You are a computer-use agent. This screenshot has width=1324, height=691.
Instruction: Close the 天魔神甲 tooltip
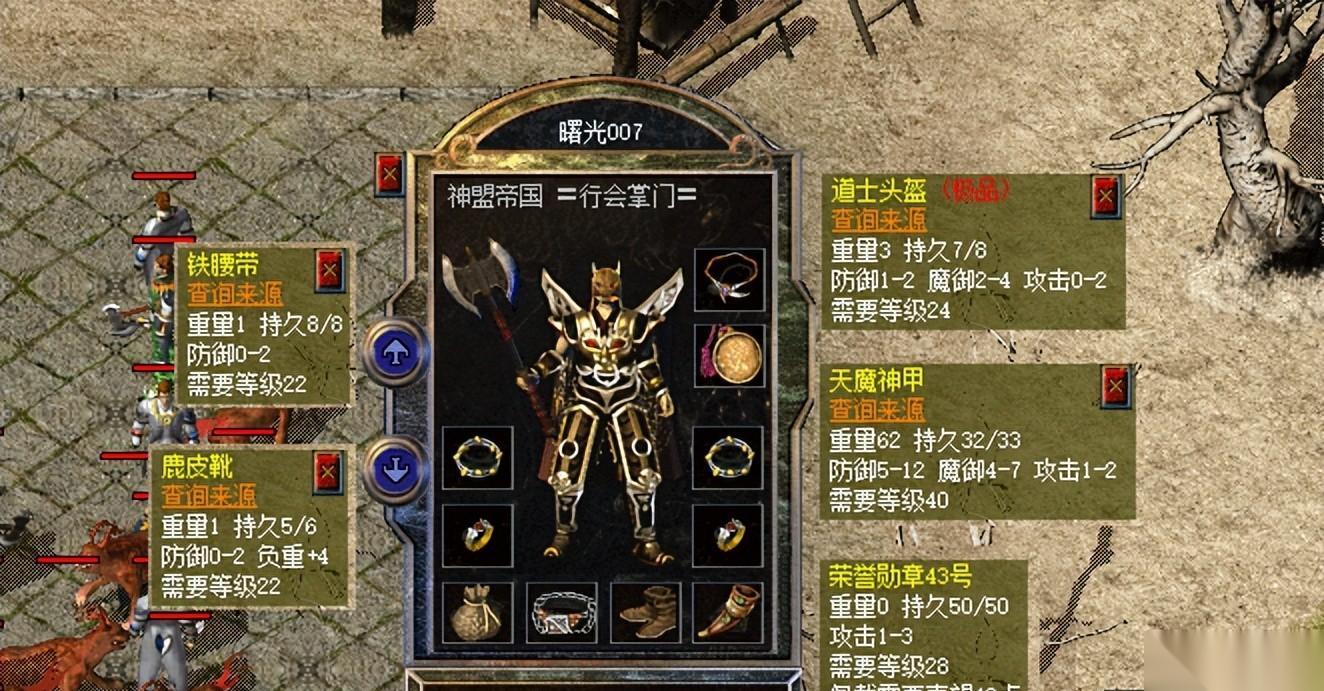point(1116,386)
